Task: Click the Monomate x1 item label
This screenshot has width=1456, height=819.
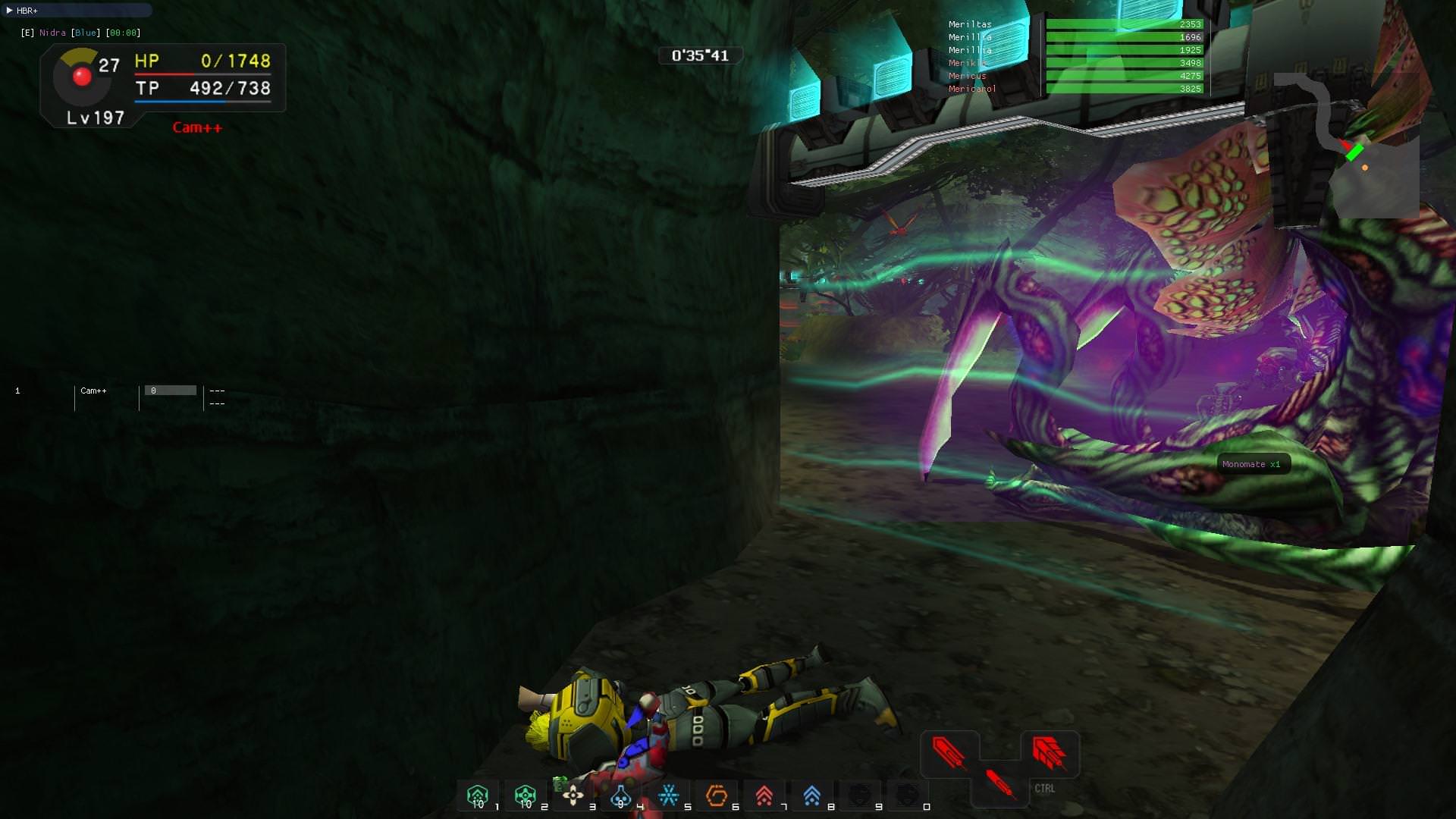Action: [1251, 464]
